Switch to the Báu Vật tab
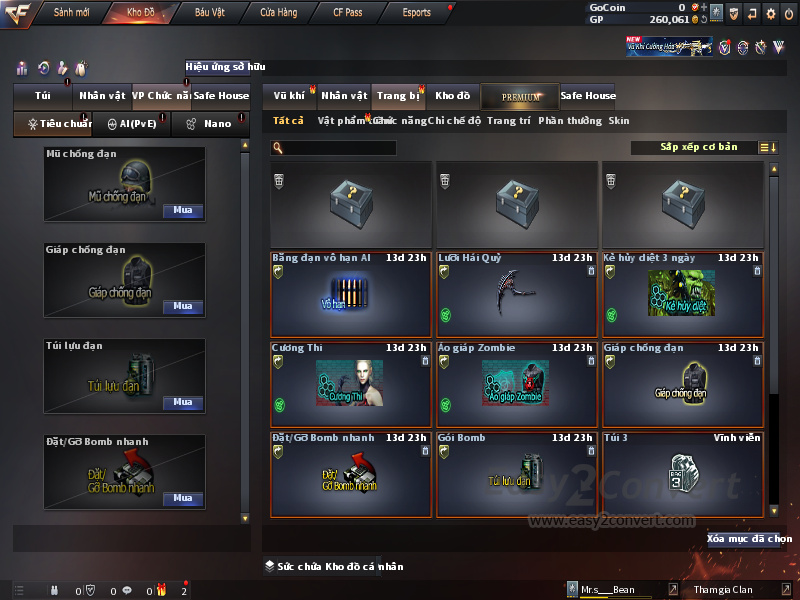800x600 pixels. point(210,13)
